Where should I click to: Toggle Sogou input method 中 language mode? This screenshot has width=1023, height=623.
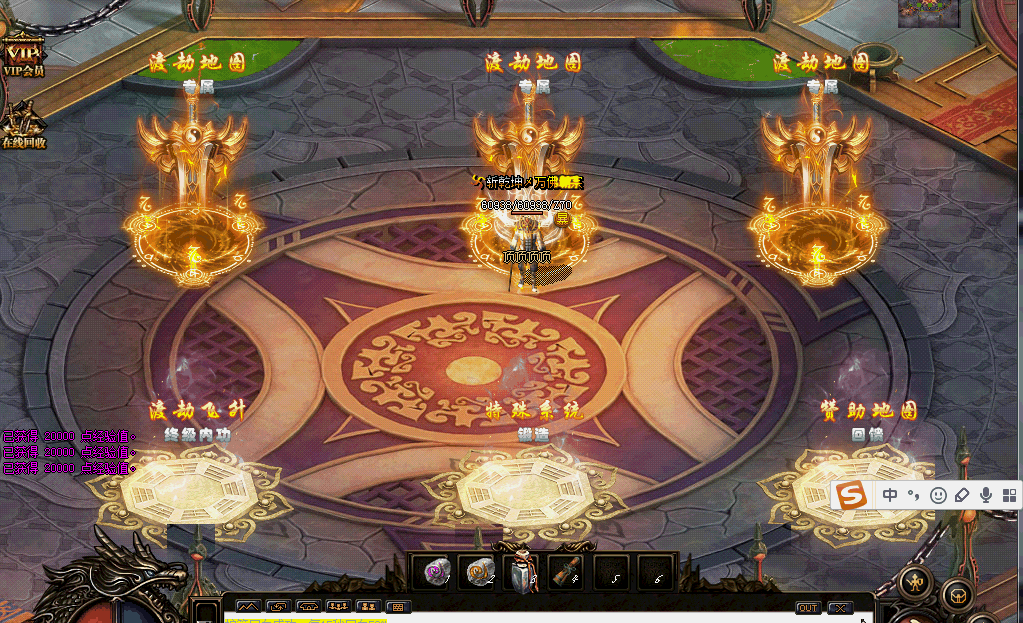[x=890, y=495]
